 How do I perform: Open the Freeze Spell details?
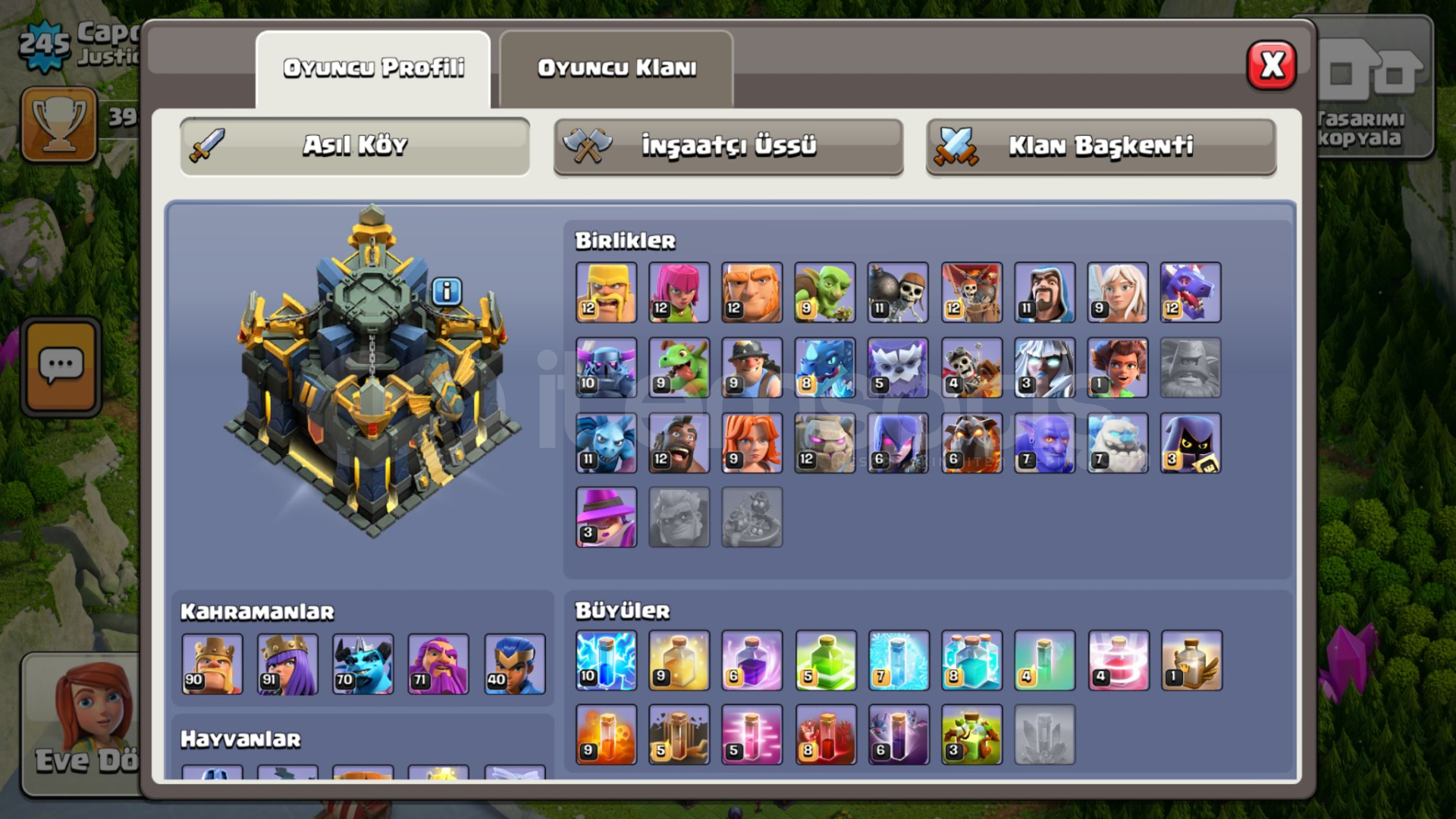click(897, 660)
